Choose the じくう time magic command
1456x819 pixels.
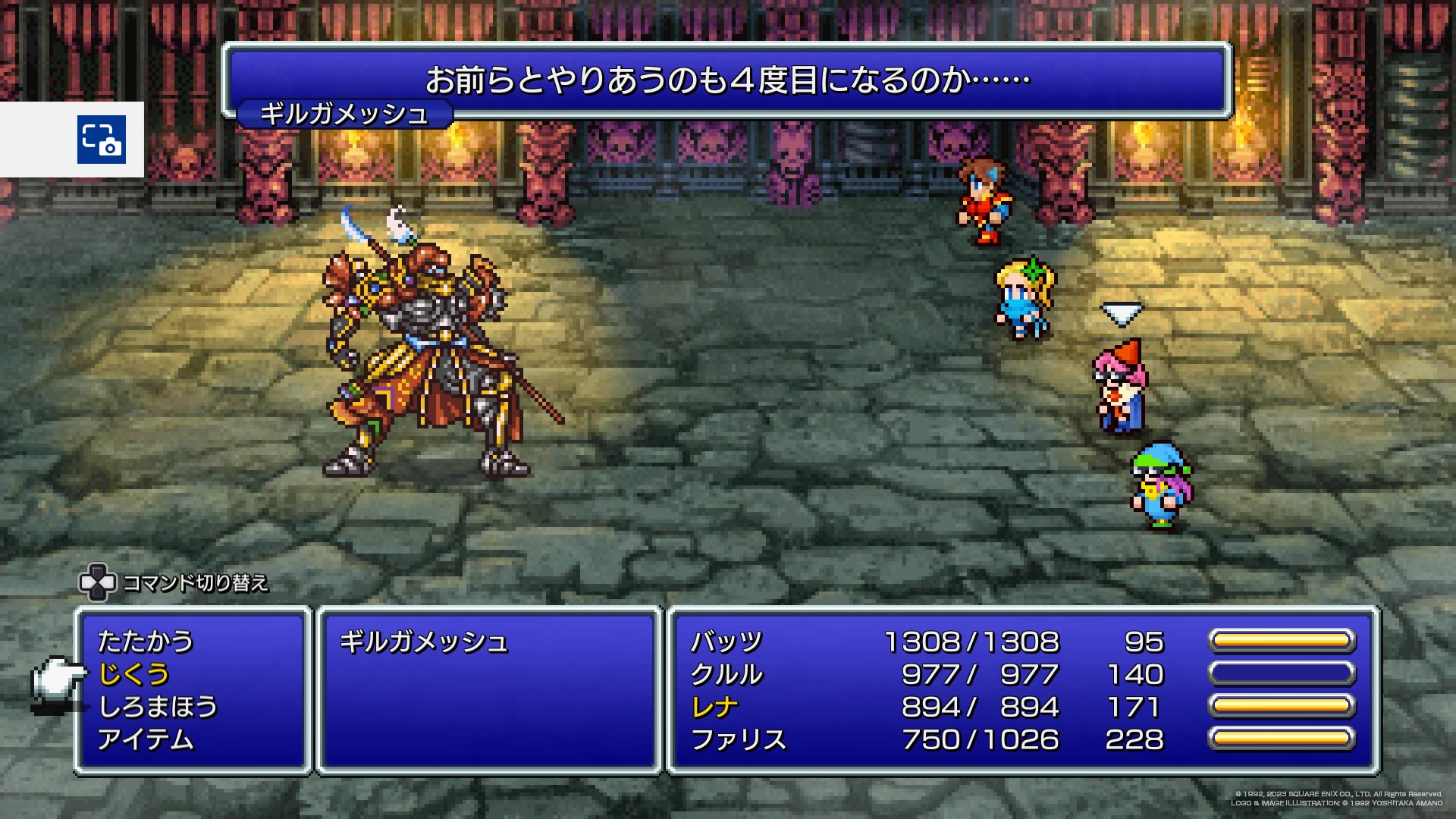(x=134, y=674)
